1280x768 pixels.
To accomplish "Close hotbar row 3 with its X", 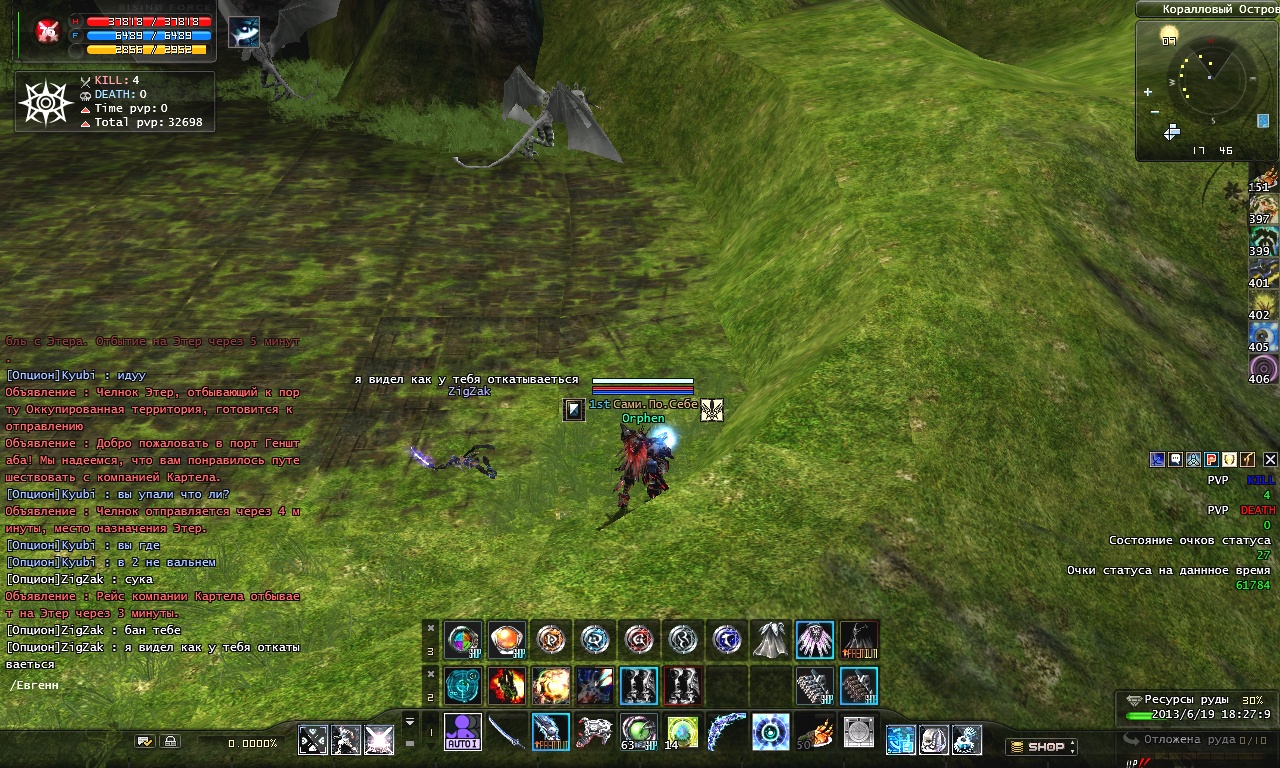I will click(x=431, y=628).
